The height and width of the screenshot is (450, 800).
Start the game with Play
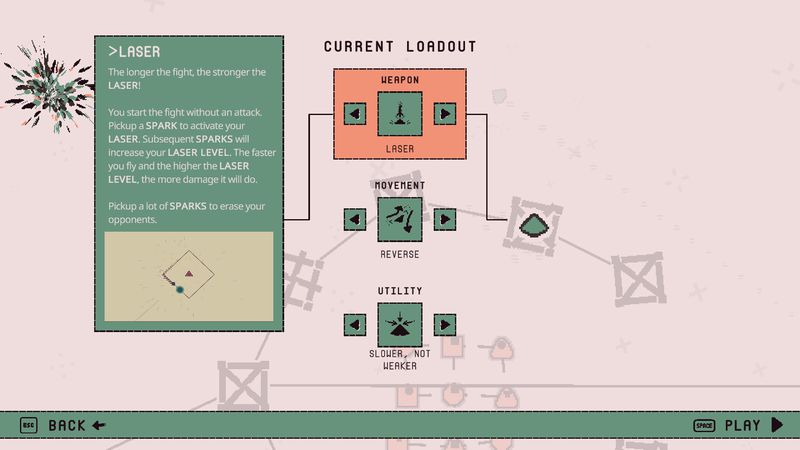point(741,426)
